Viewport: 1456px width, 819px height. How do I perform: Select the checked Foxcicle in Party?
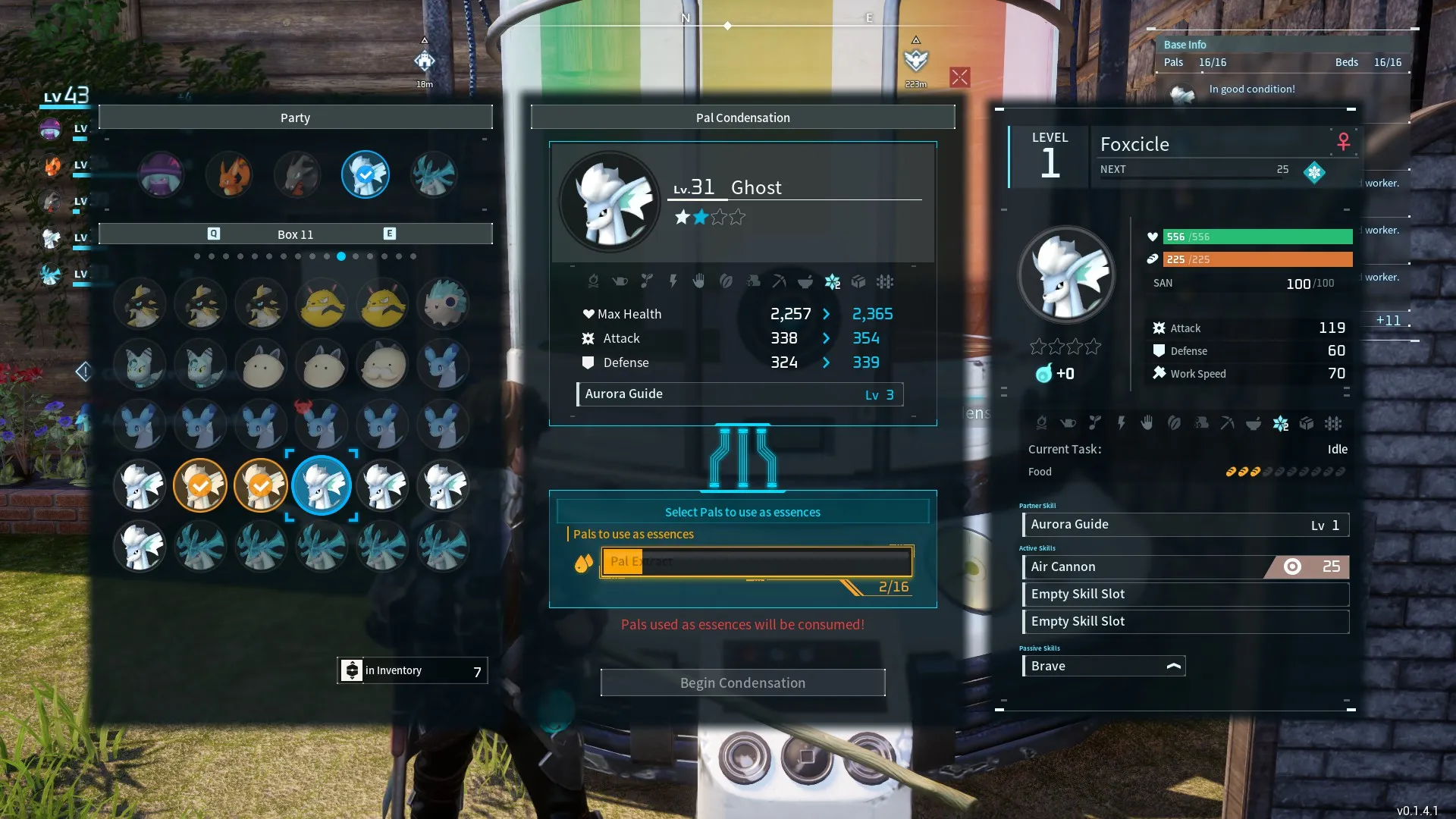tap(366, 174)
